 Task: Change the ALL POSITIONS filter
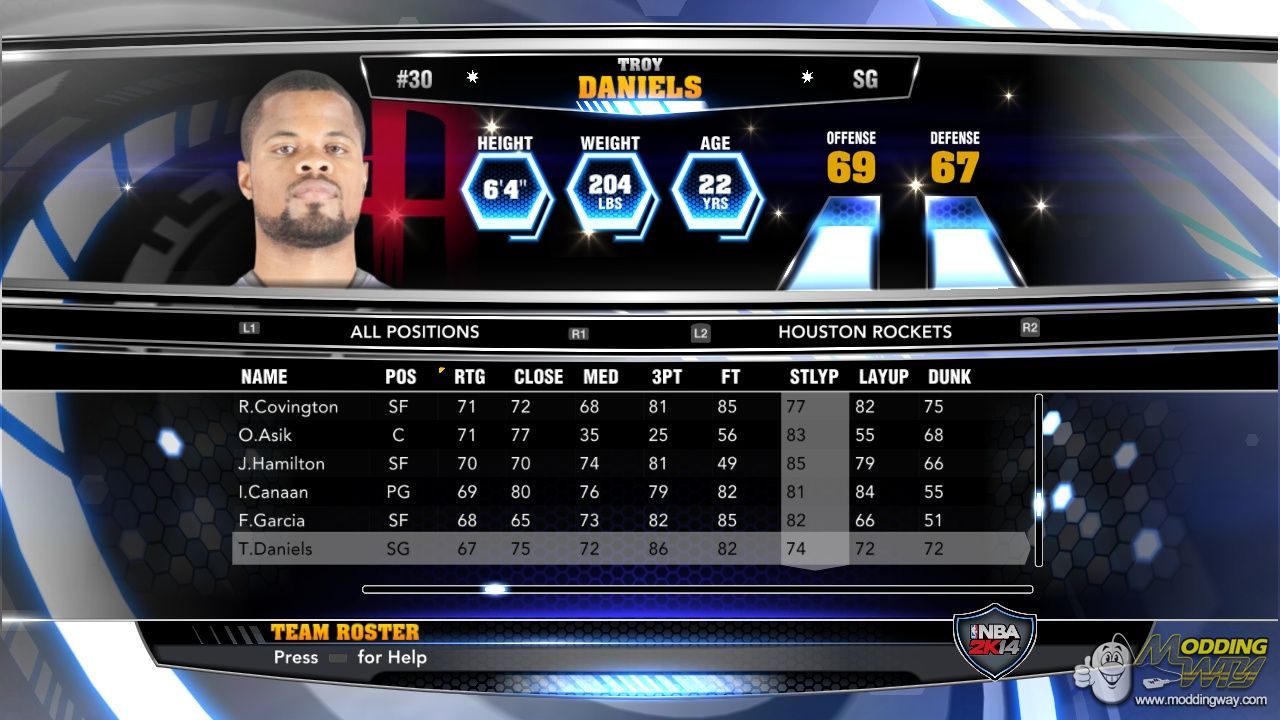tap(414, 332)
